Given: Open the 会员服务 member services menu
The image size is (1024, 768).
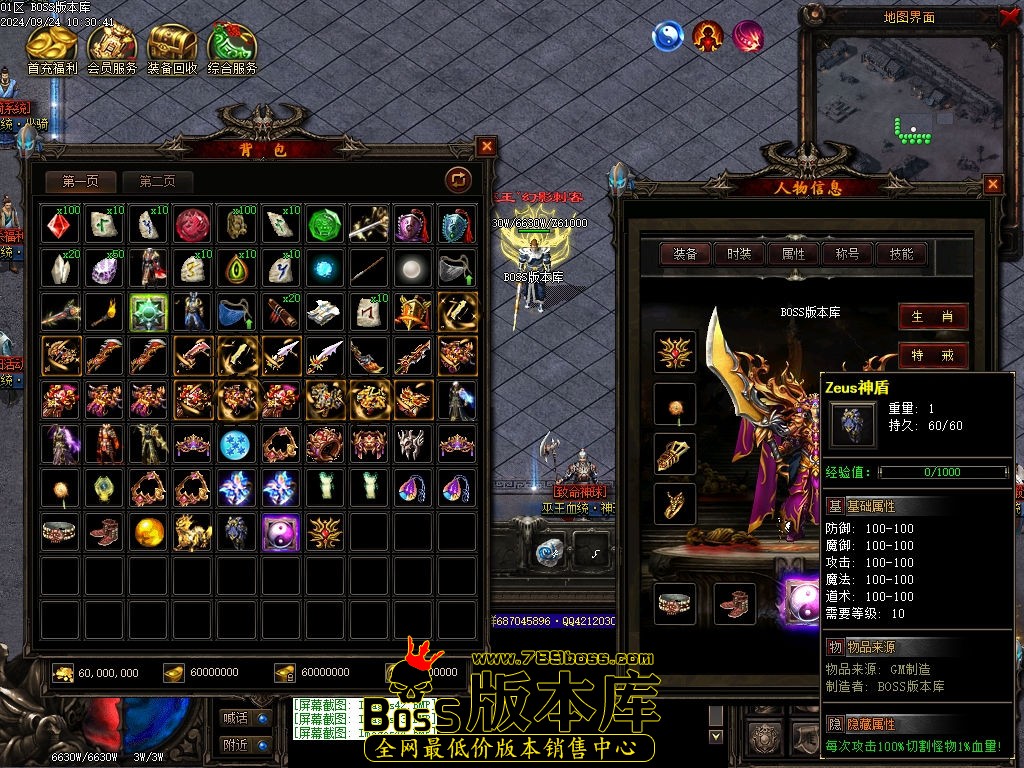Looking at the screenshot, I should pos(112,46).
